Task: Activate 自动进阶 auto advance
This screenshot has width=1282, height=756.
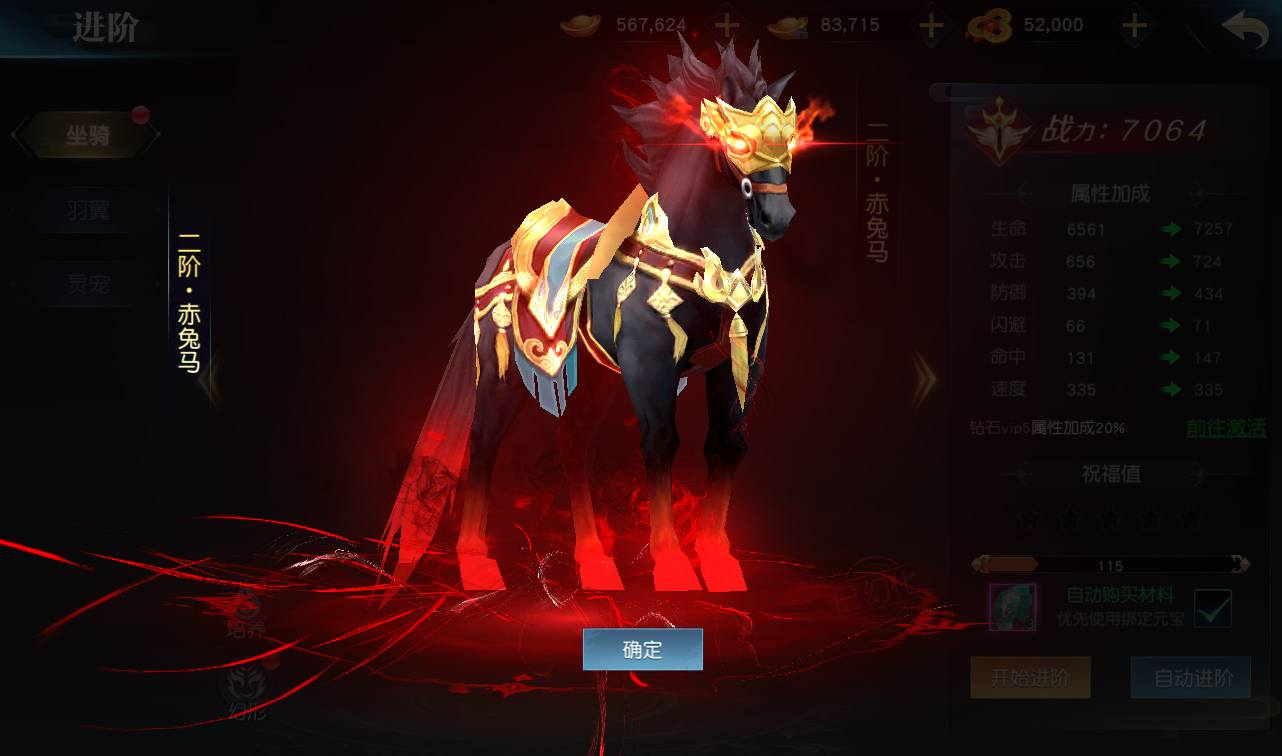Action: pyautogui.click(x=1190, y=678)
